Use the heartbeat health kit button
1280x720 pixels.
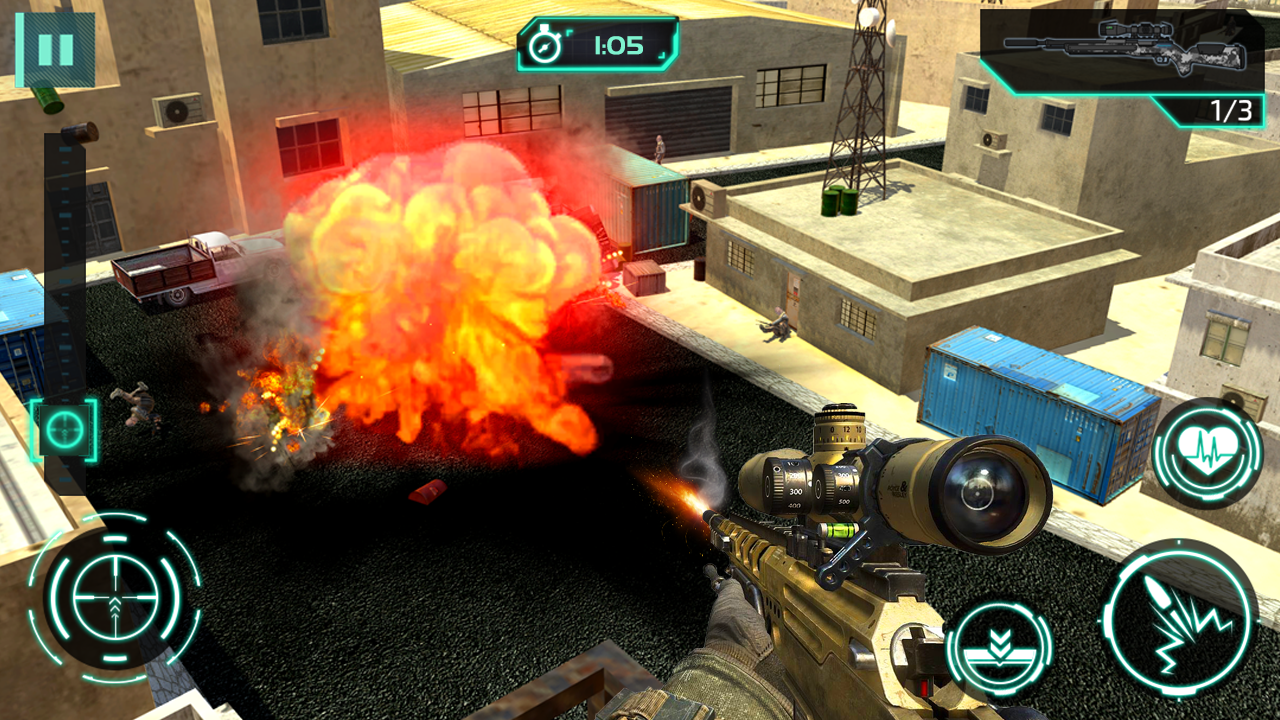[x=1207, y=453]
